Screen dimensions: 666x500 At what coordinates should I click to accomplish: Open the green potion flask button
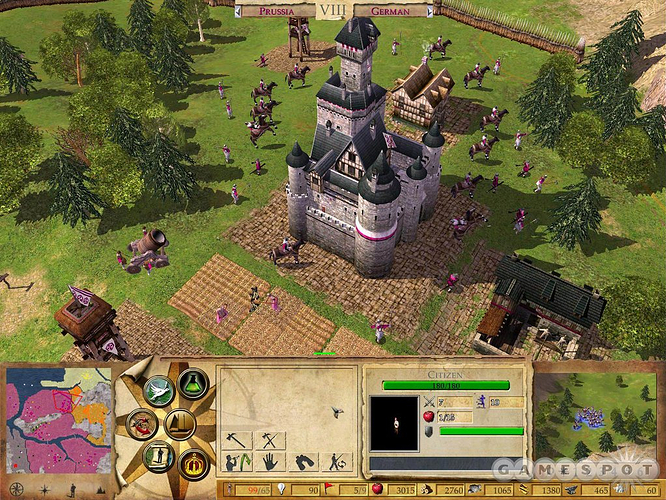[x=192, y=382]
